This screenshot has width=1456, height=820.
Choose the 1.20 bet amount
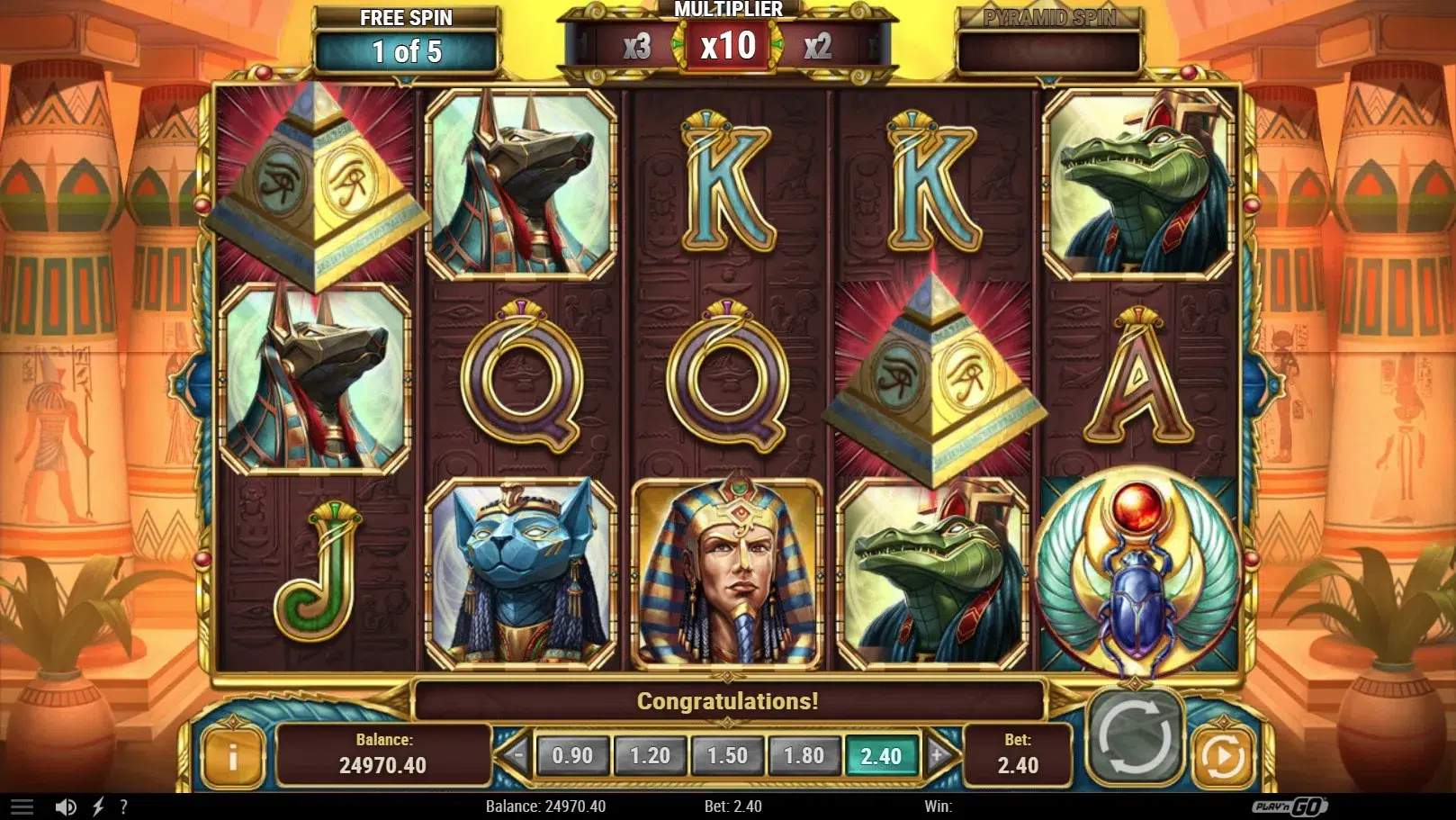coord(650,755)
